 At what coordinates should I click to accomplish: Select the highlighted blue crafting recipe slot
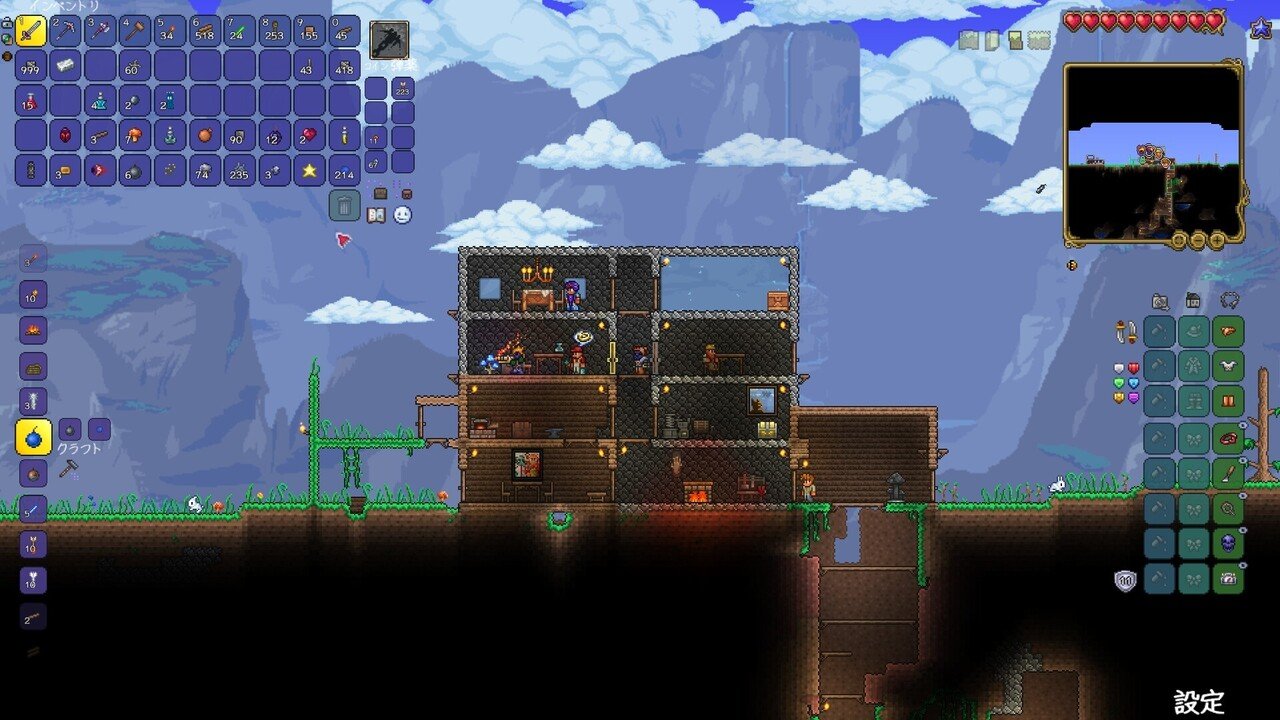34,437
